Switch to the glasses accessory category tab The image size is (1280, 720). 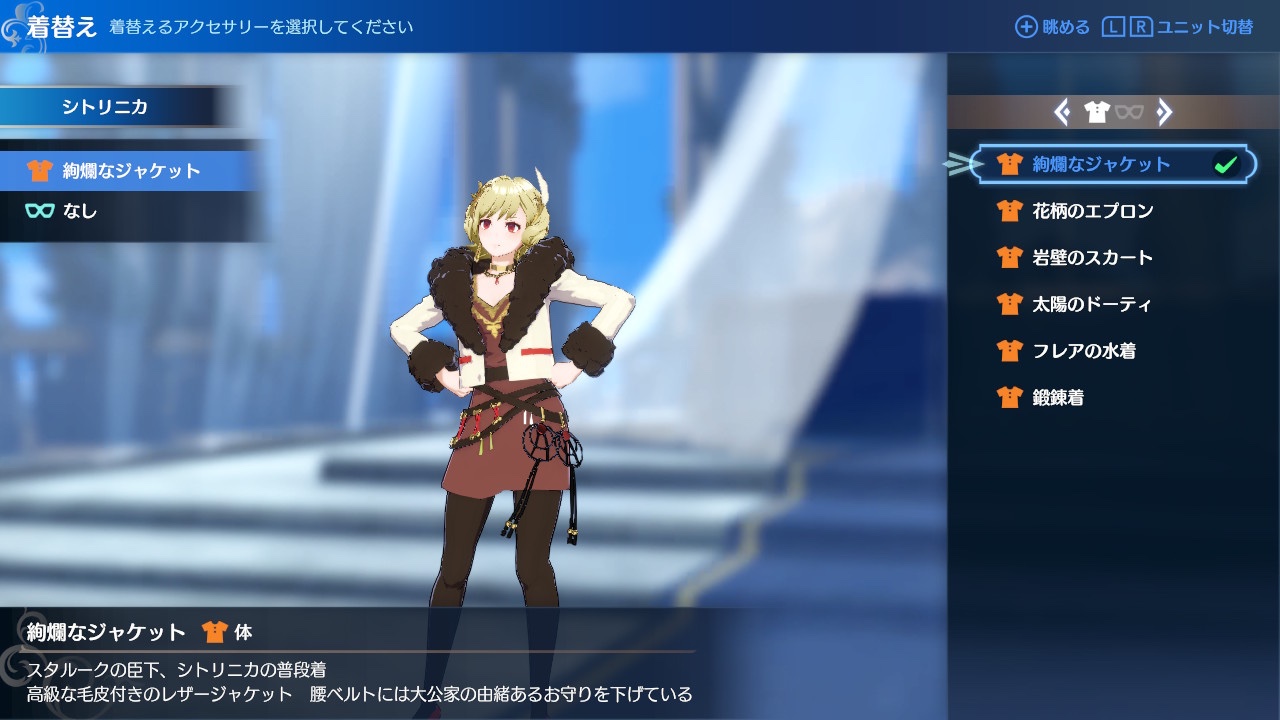pos(1129,112)
